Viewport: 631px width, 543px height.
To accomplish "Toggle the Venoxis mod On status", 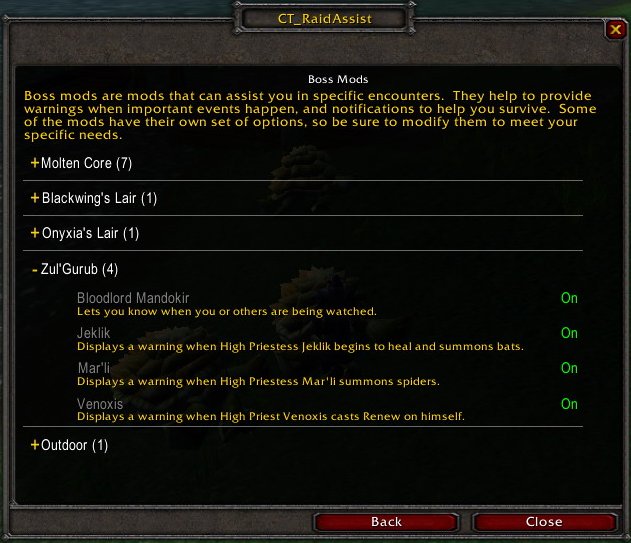I will point(569,404).
